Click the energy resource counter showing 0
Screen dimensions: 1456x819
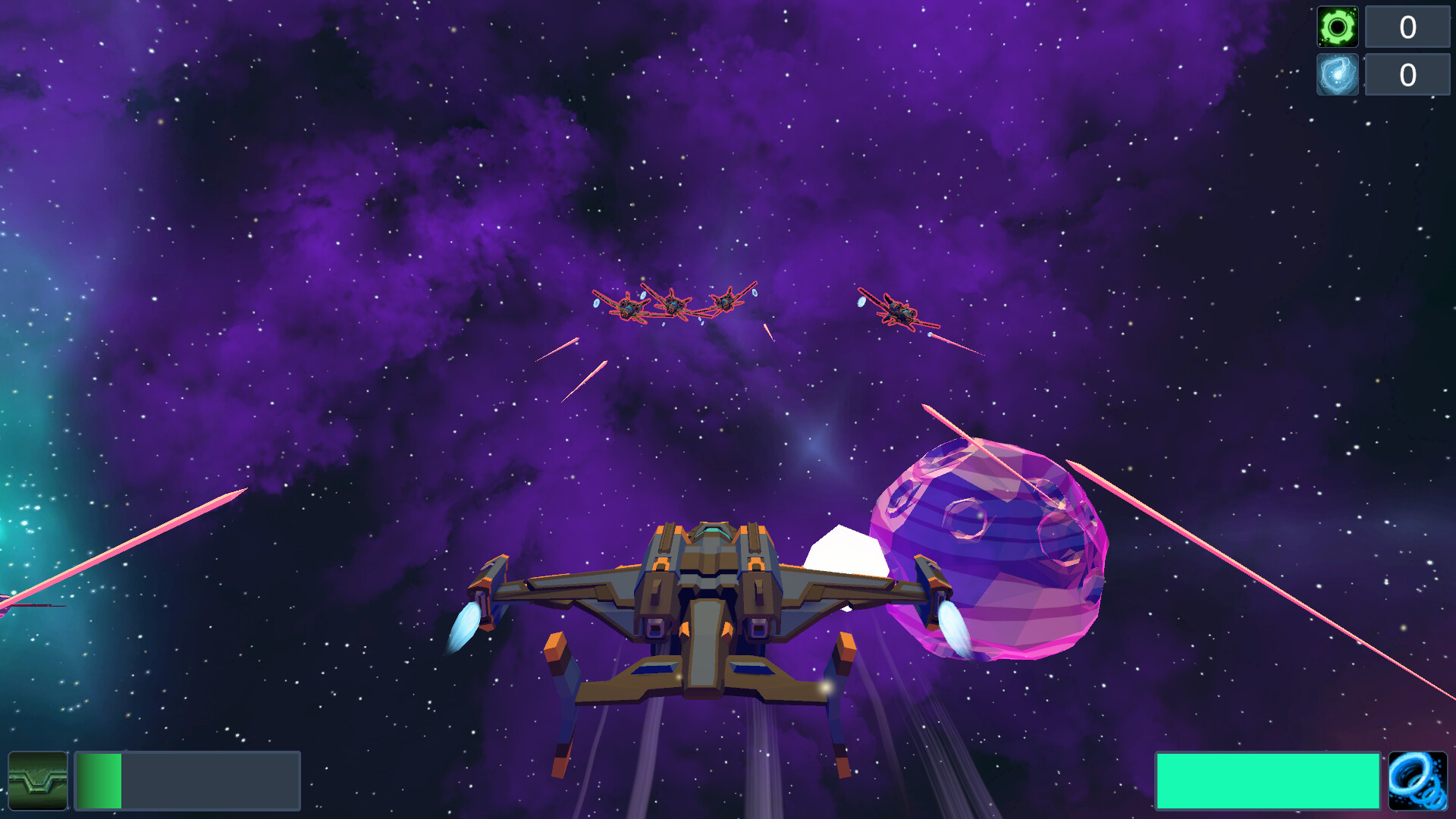1407,75
